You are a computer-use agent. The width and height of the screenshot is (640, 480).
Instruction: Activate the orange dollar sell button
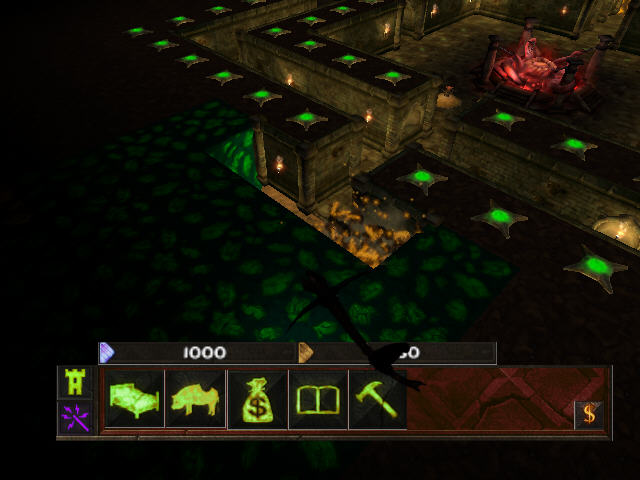tap(589, 413)
